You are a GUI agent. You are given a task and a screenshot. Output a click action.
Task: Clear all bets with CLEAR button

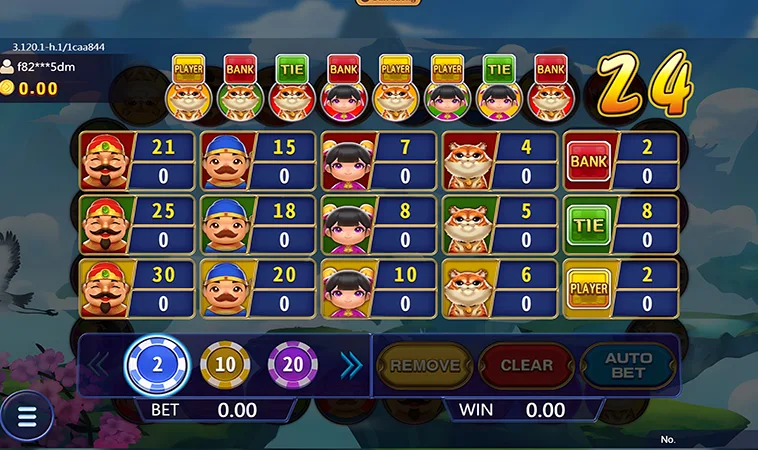(526, 366)
